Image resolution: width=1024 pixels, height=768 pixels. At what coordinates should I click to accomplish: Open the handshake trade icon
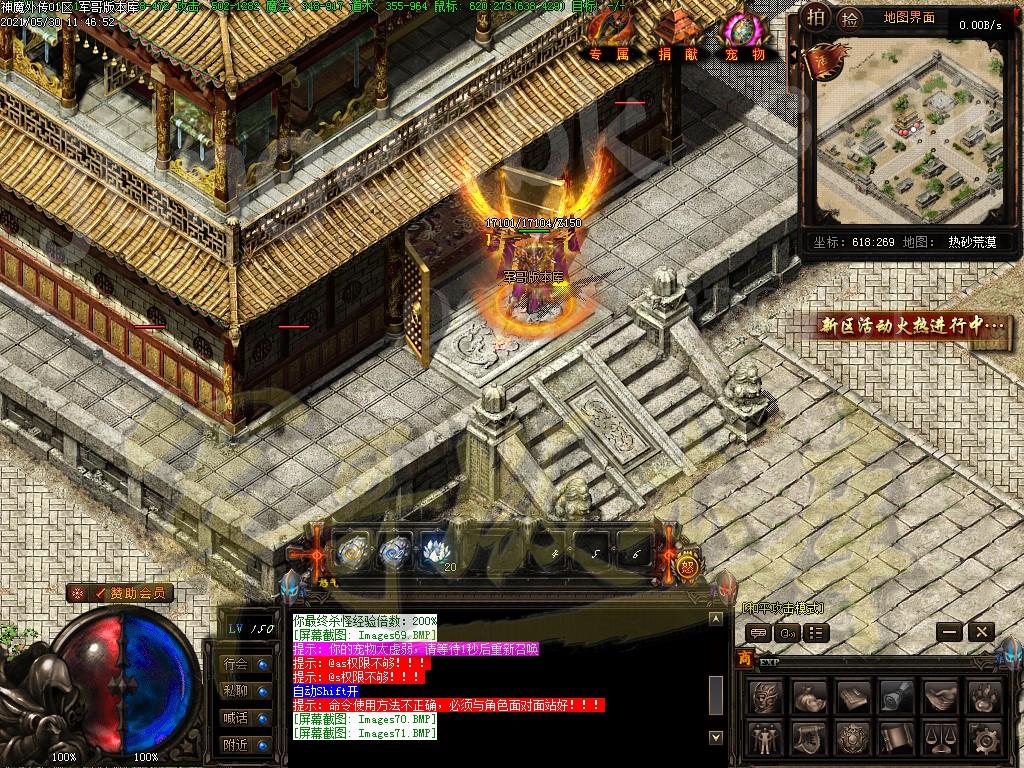[941, 695]
